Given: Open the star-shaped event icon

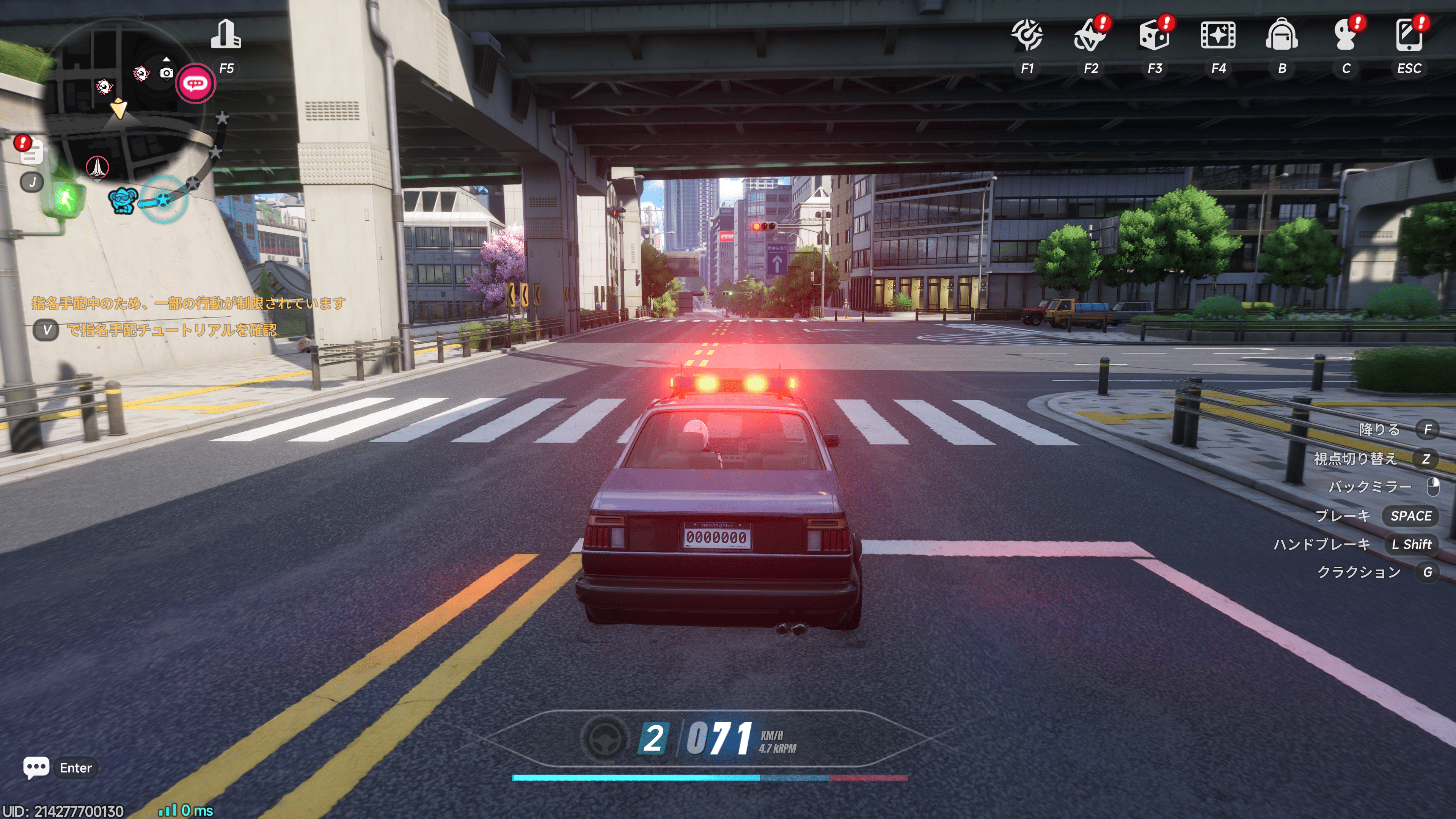Looking at the screenshot, I should coord(1090,35).
